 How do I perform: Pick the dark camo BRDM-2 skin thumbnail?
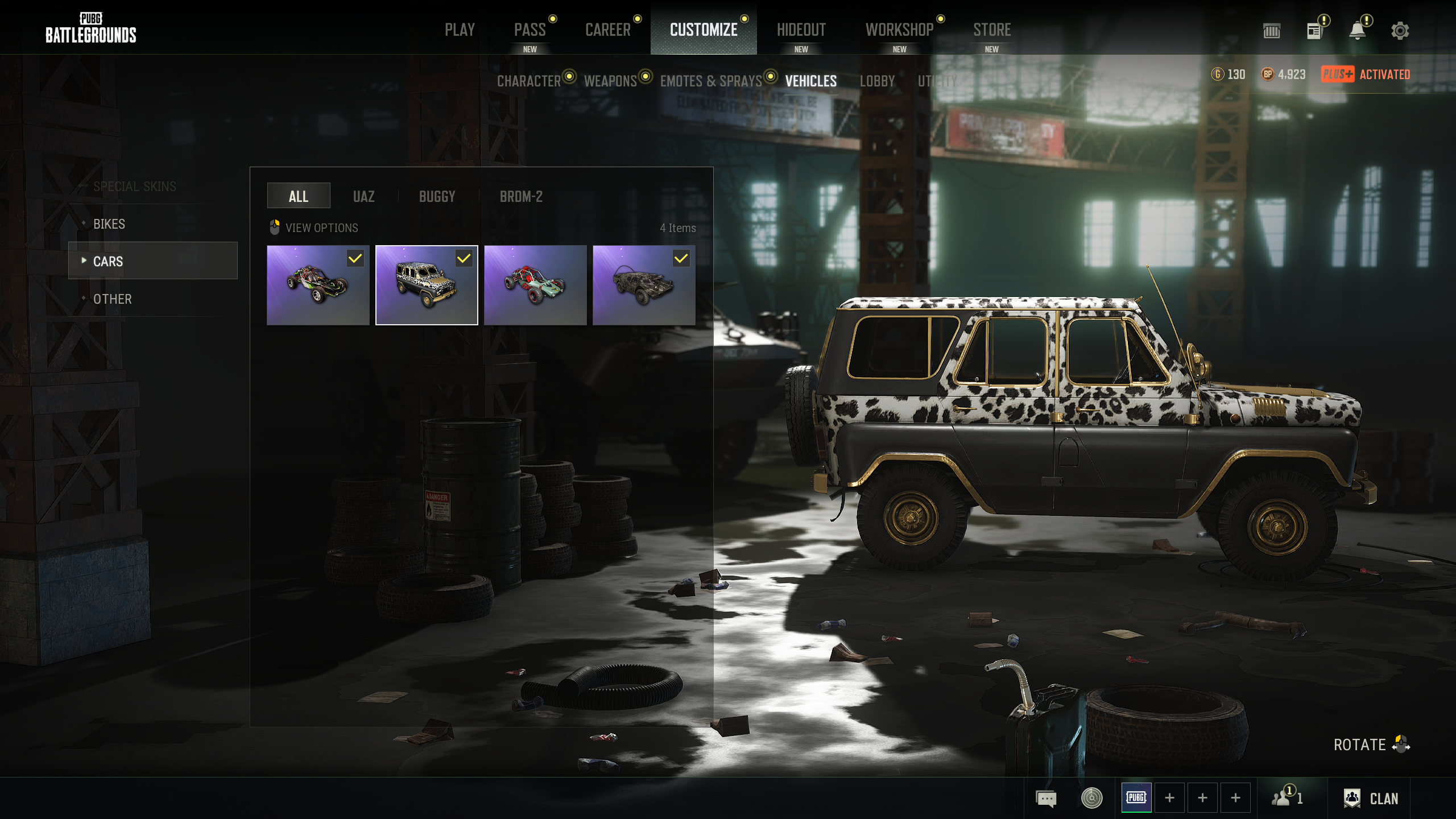pos(643,285)
